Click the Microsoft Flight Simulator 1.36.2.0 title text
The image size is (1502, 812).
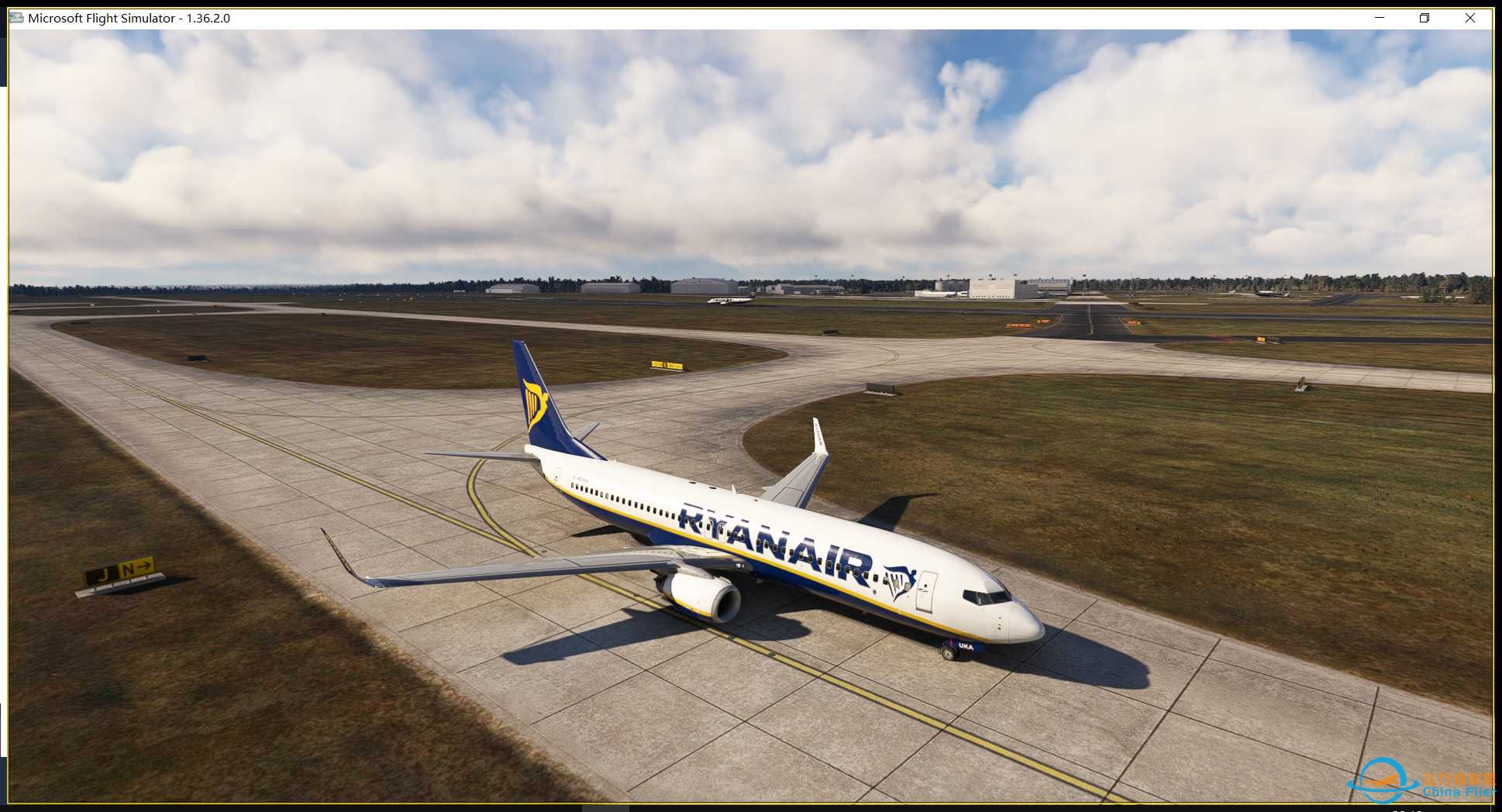click(128, 17)
